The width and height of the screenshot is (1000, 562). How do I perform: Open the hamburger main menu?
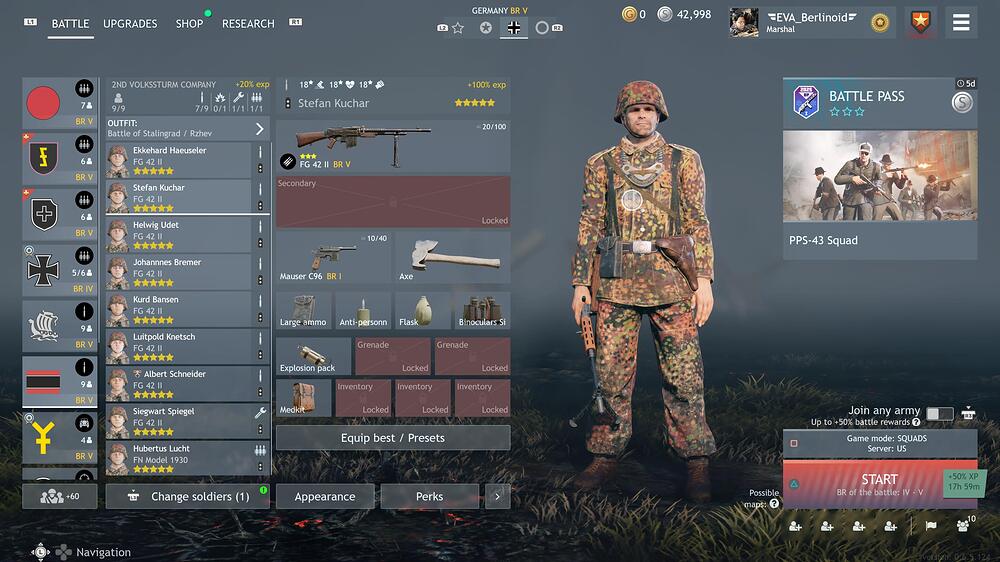point(961,22)
